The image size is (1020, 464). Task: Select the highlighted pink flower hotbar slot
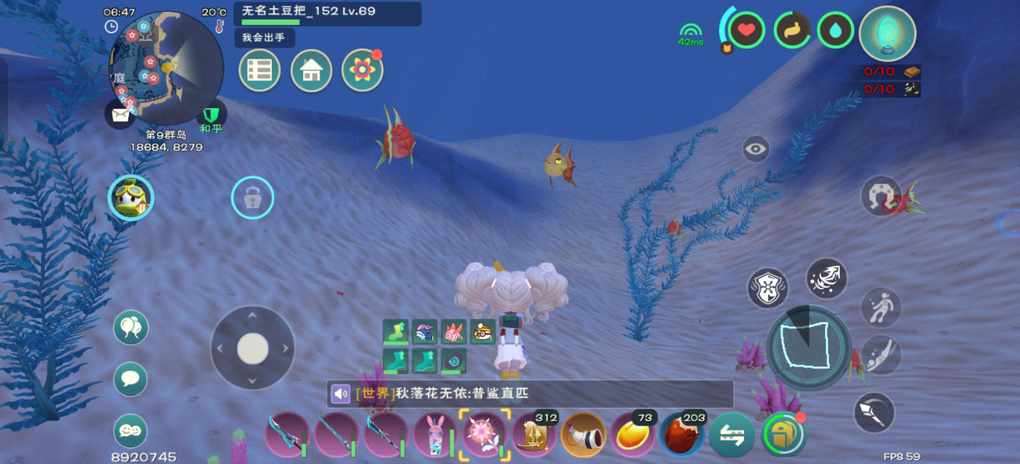click(x=485, y=435)
